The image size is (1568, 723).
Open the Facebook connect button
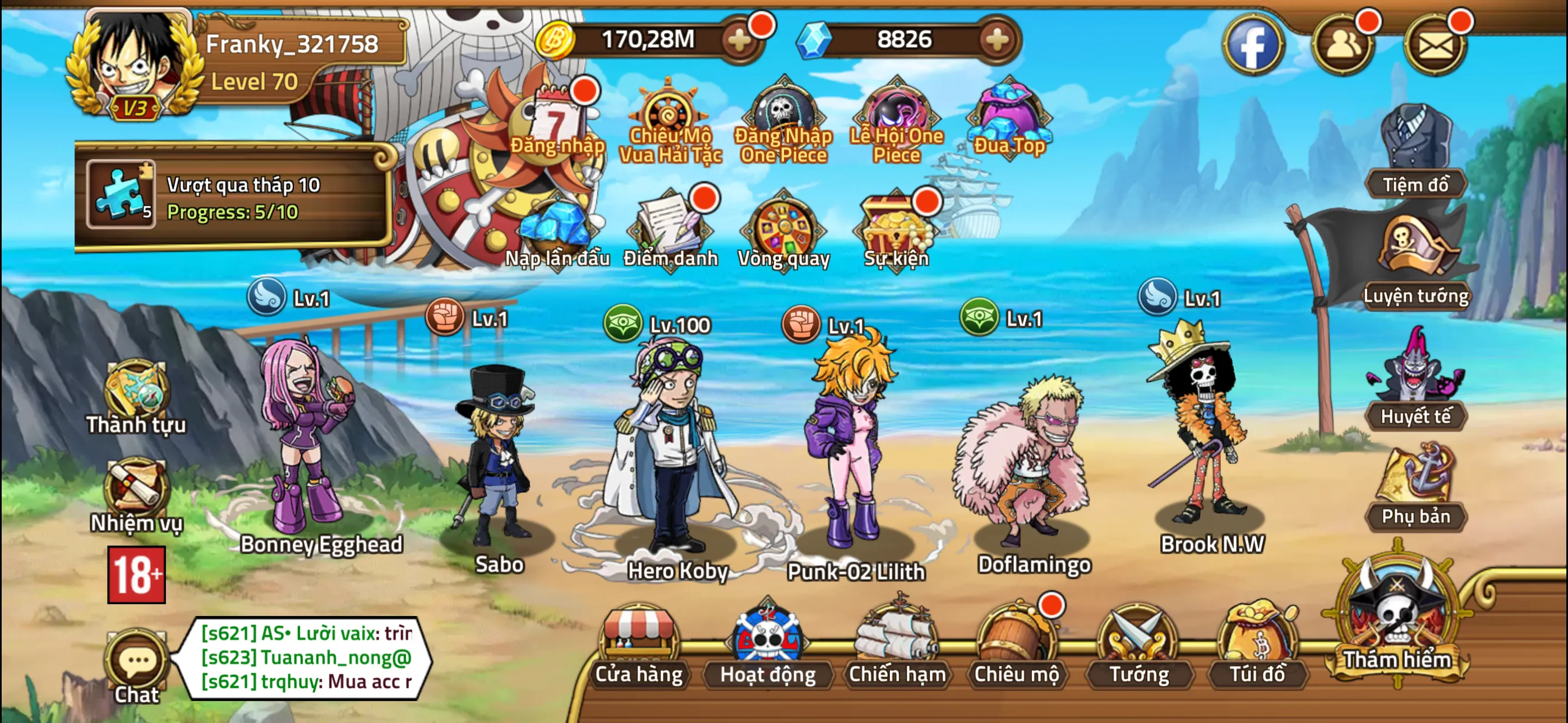(1254, 44)
